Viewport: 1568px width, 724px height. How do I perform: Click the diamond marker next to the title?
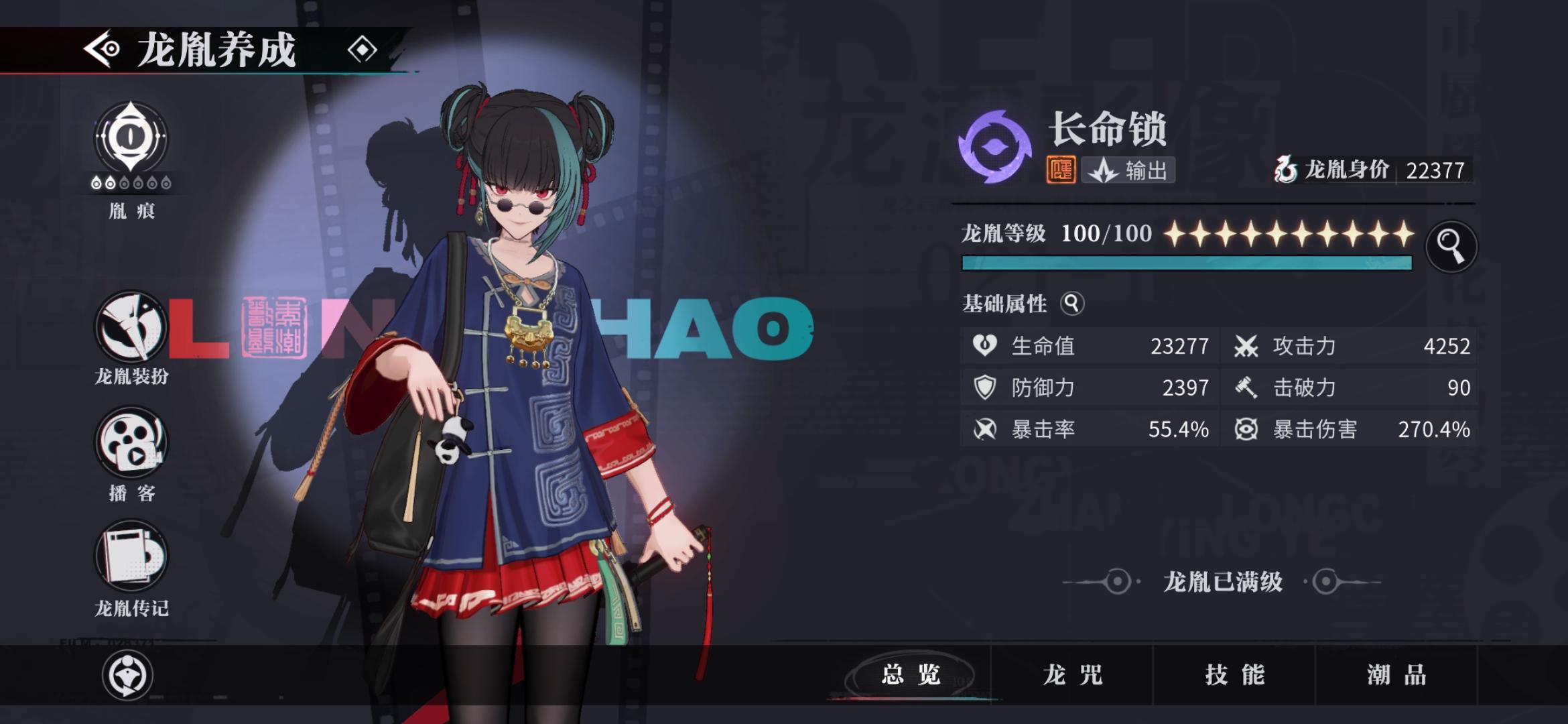coord(363,49)
